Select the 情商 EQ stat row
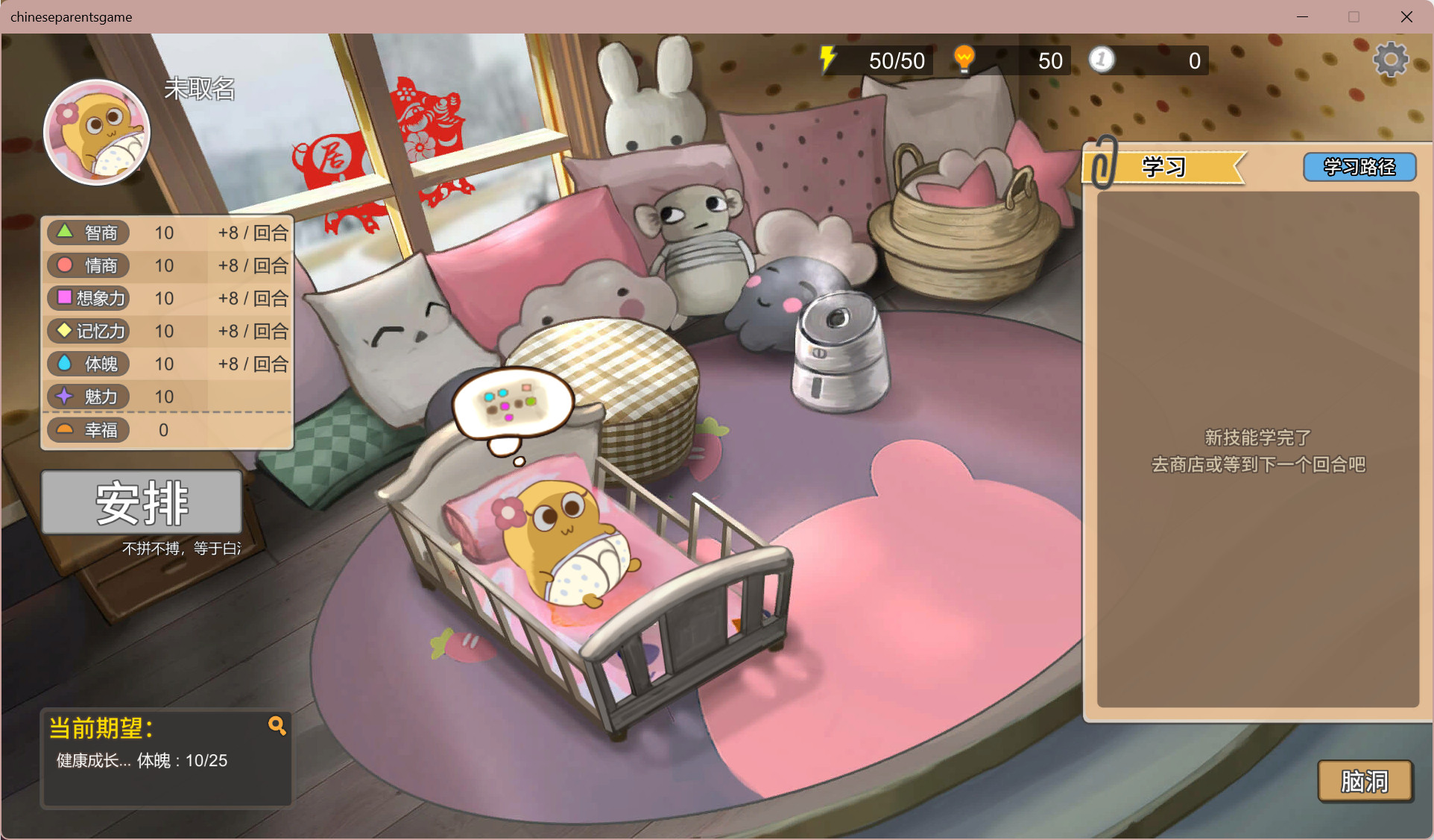The image size is (1434, 840). pyautogui.click(x=167, y=266)
